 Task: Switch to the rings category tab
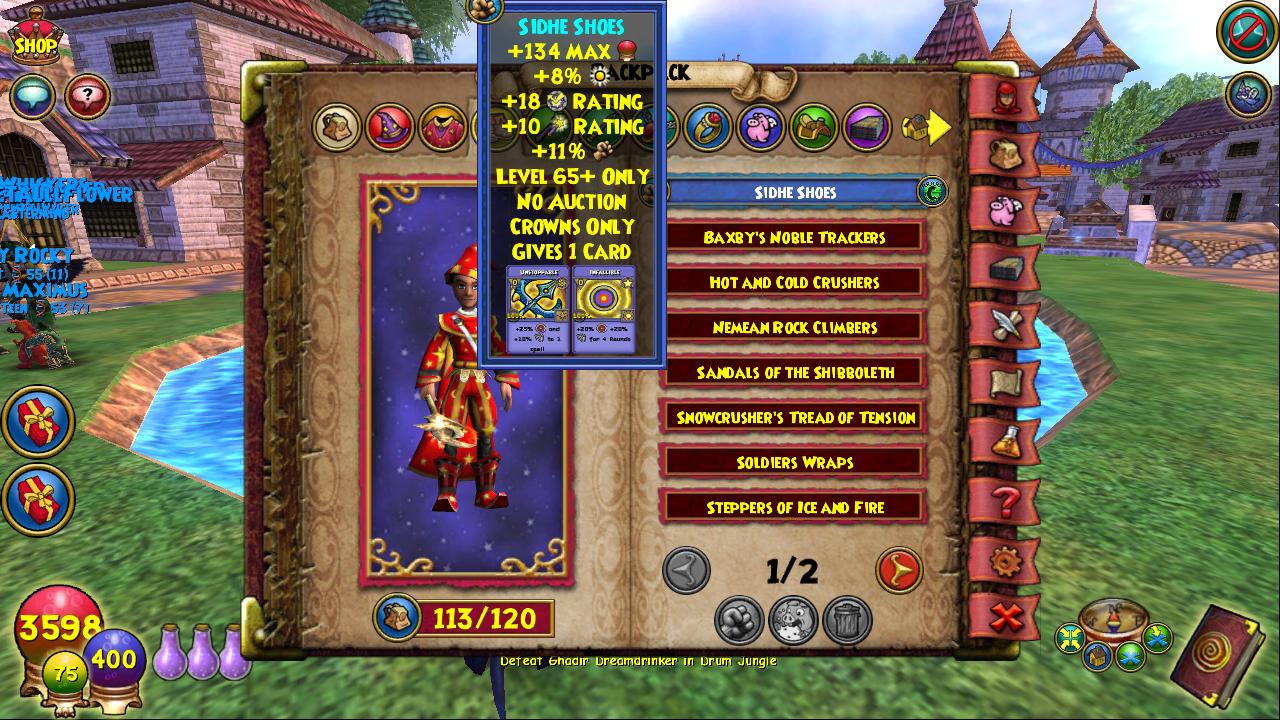pos(709,127)
